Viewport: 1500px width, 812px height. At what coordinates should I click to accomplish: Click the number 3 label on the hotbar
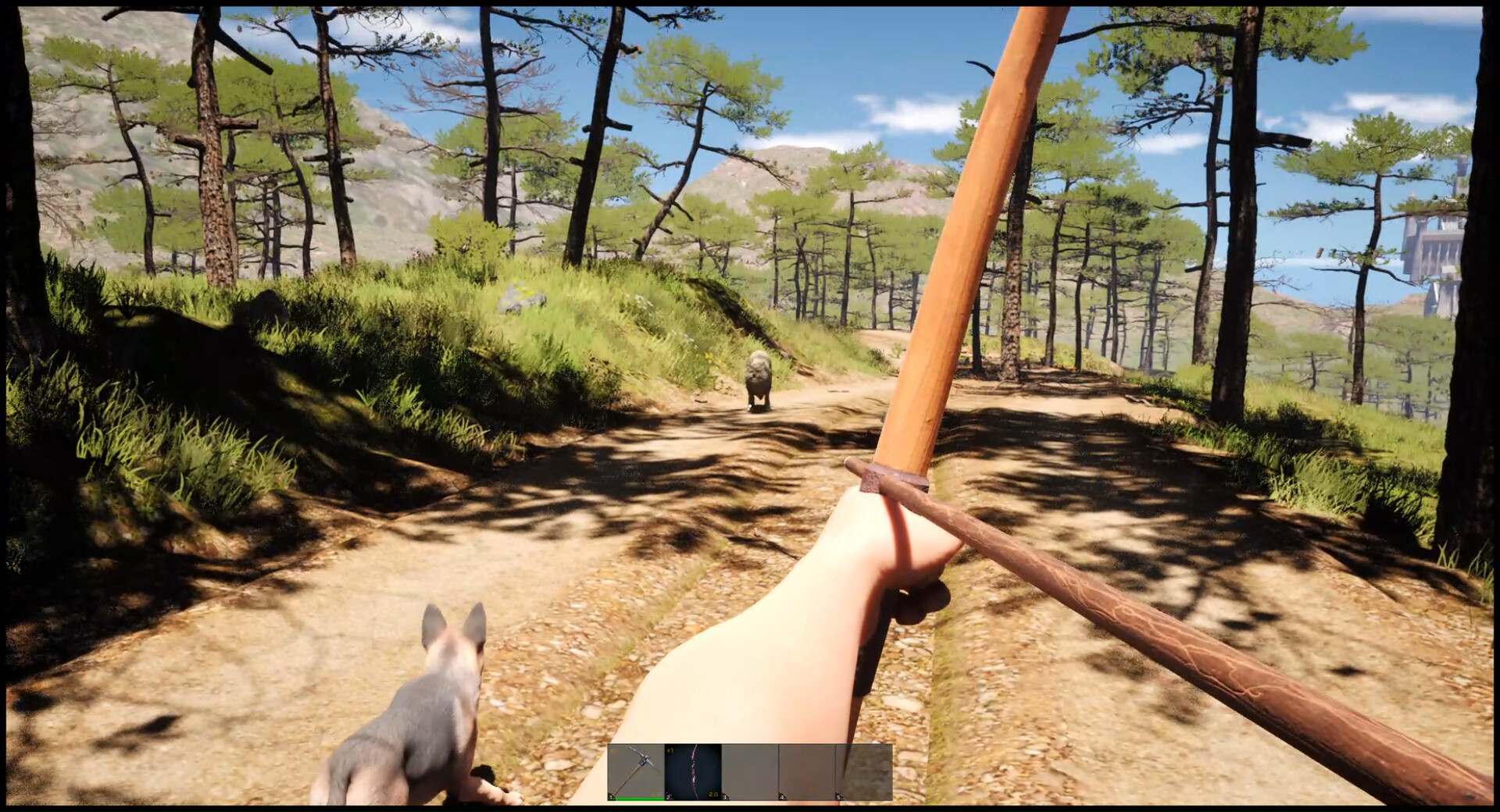pos(727,798)
